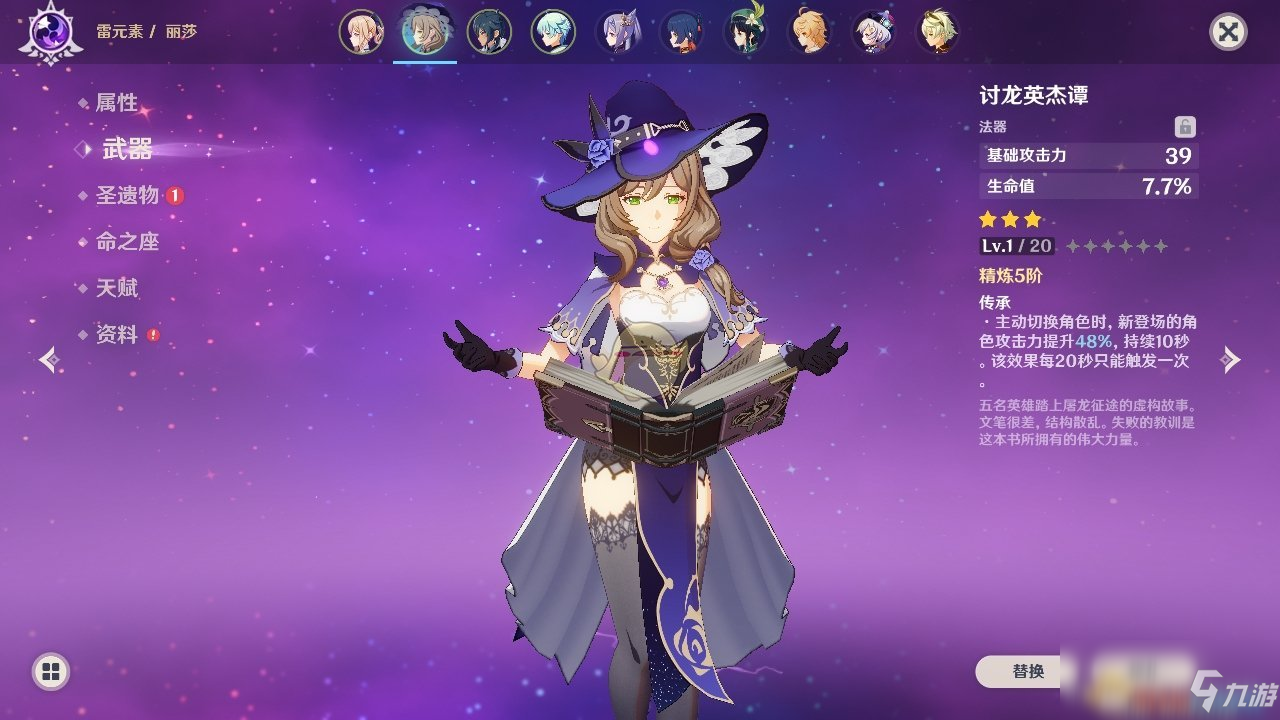Open the 属性 attributes menu
The height and width of the screenshot is (720, 1280).
click(x=116, y=103)
